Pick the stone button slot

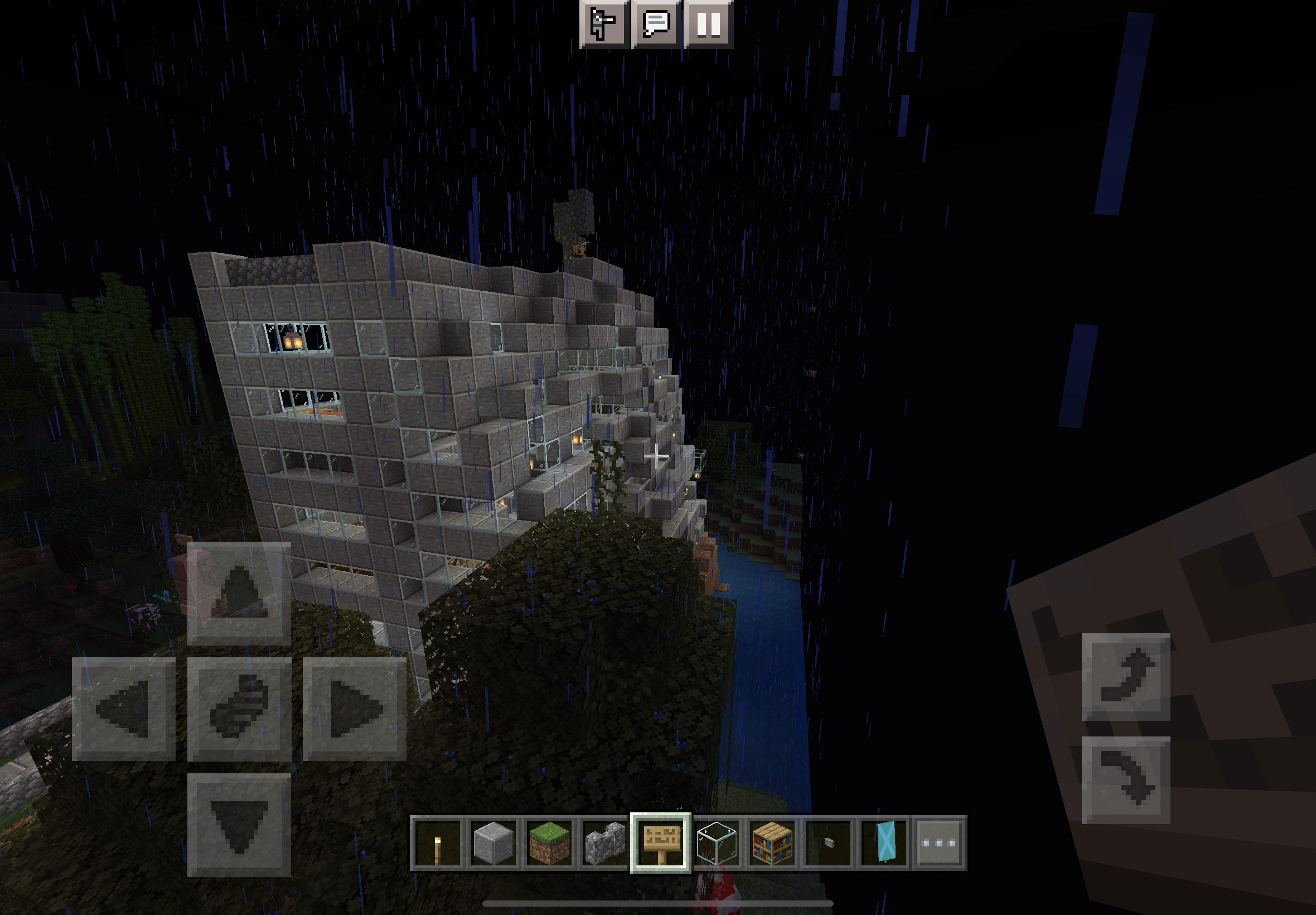click(x=828, y=843)
